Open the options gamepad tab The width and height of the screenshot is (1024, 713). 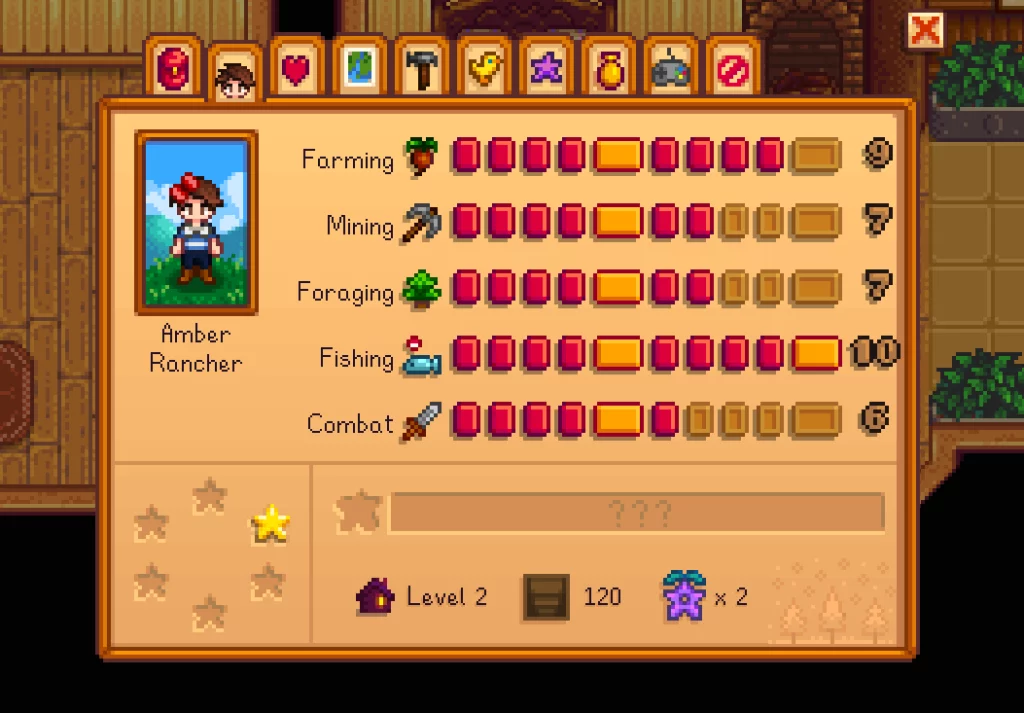coord(670,68)
